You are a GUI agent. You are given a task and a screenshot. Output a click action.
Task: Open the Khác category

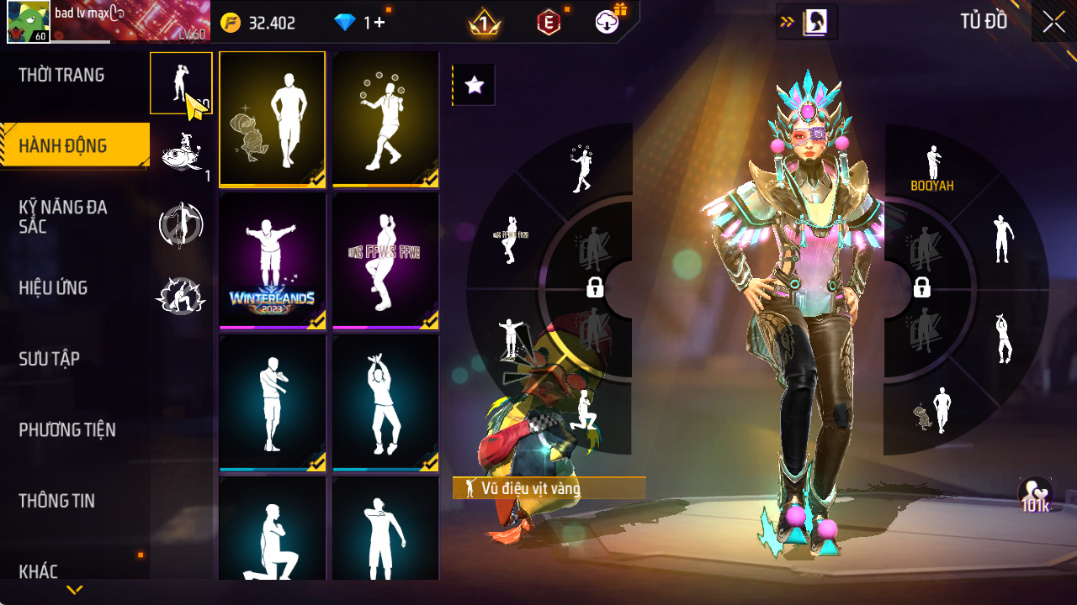(x=38, y=572)
